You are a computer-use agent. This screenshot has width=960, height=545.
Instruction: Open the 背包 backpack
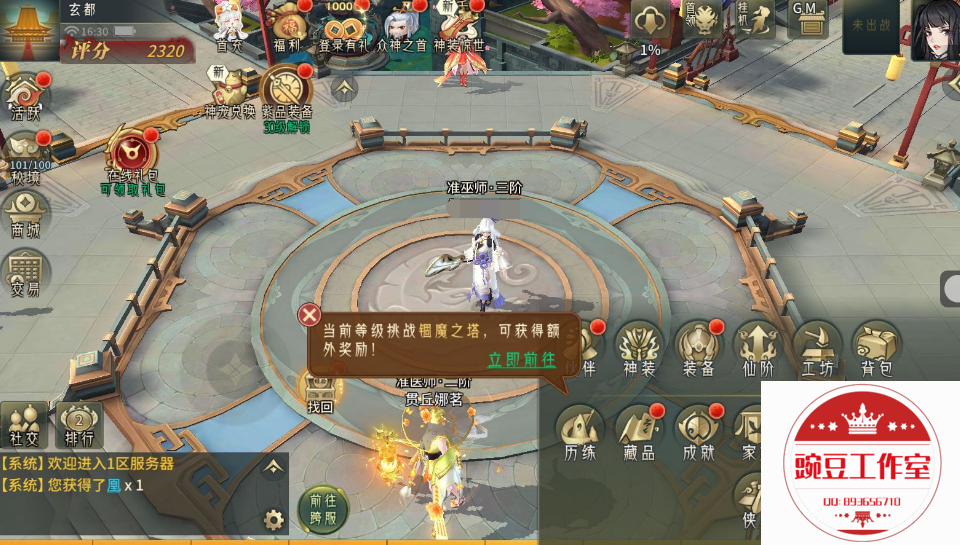click(876, 347)
